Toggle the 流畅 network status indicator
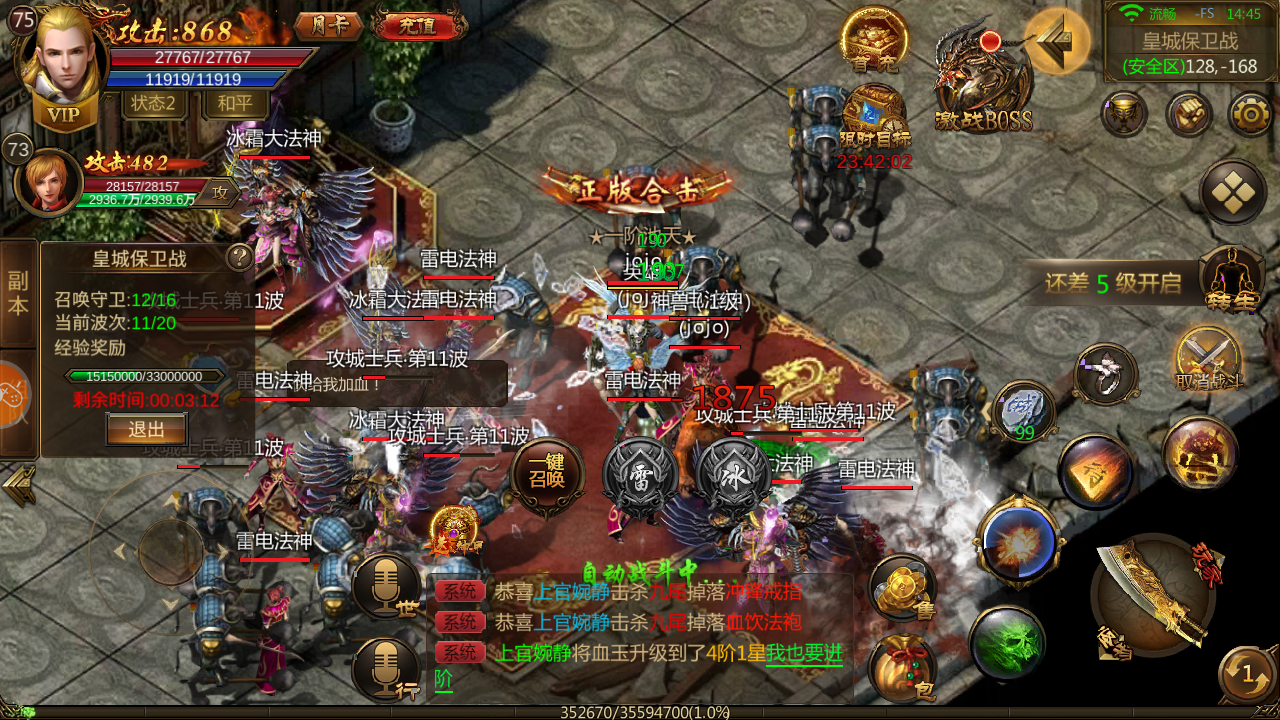The image size is (1280, 720). (x=1162, y=13)
